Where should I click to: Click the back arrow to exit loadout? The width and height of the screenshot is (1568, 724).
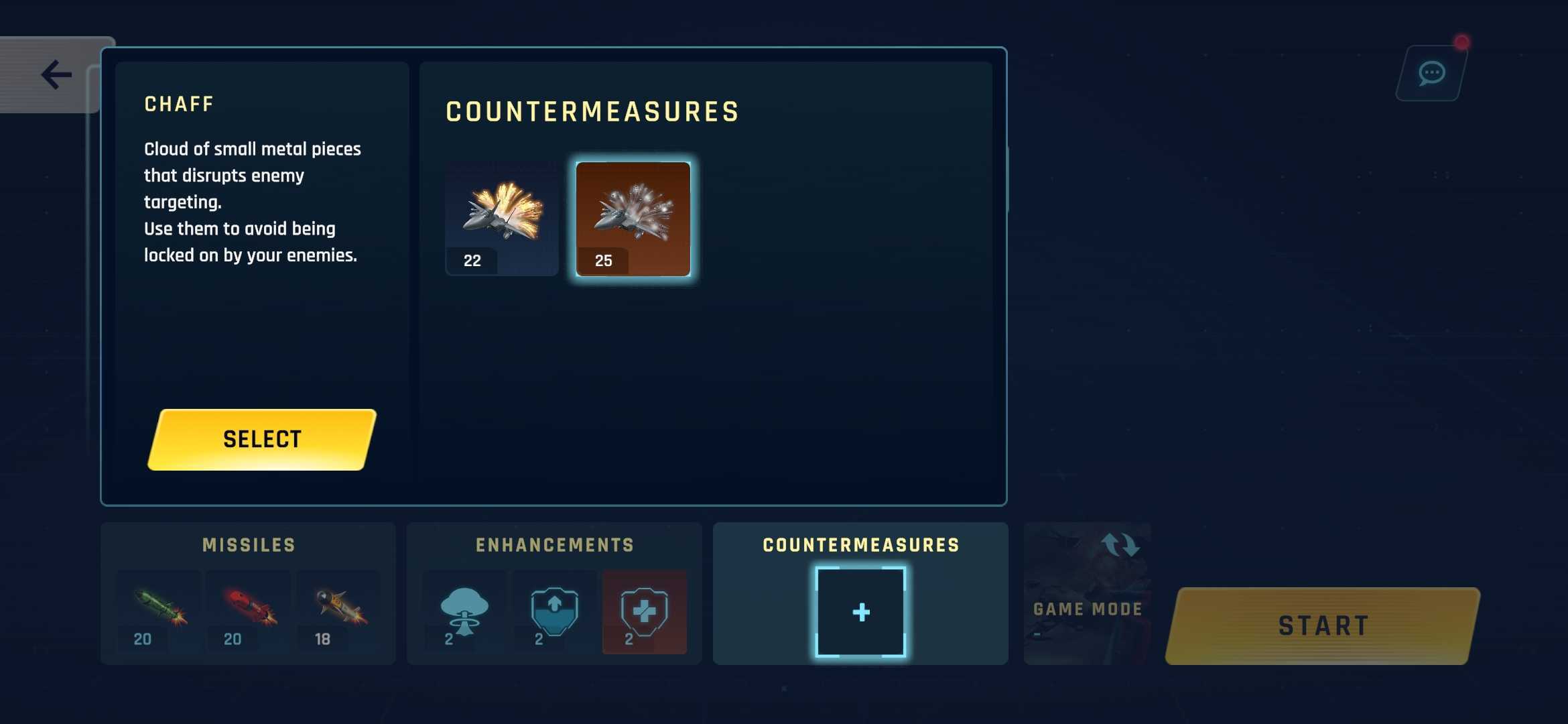(x=57, y=74)
